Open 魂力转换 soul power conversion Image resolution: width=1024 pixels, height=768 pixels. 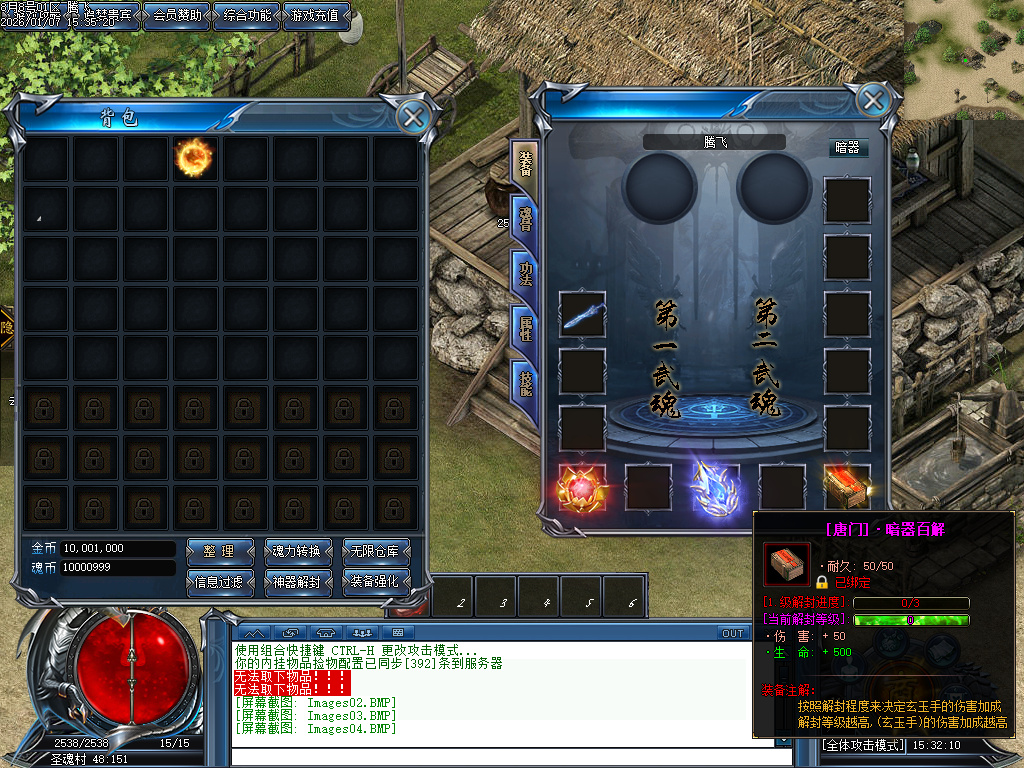[297, 551]
